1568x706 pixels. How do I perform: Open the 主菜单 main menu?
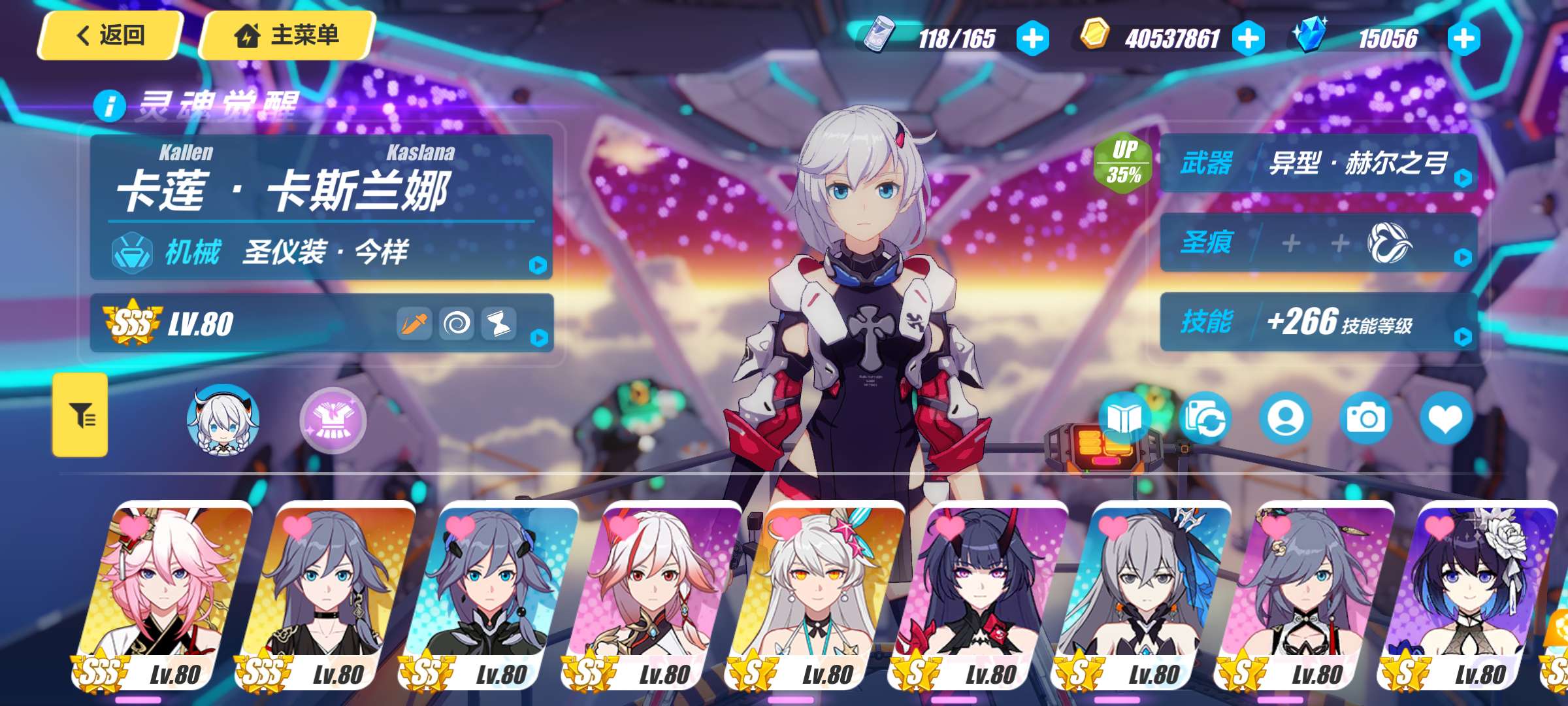287,35
